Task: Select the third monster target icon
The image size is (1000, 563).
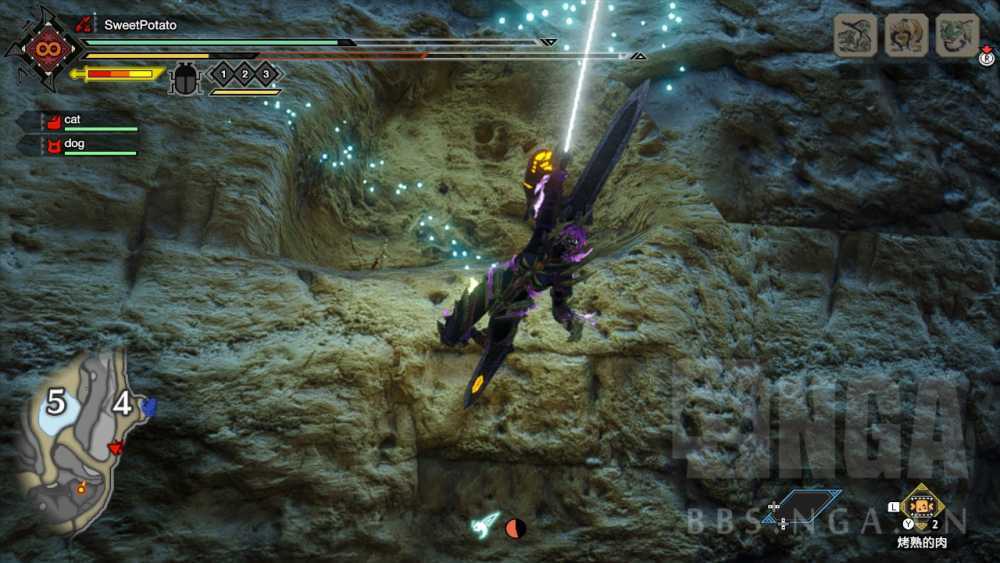Action: pos(957,35)
